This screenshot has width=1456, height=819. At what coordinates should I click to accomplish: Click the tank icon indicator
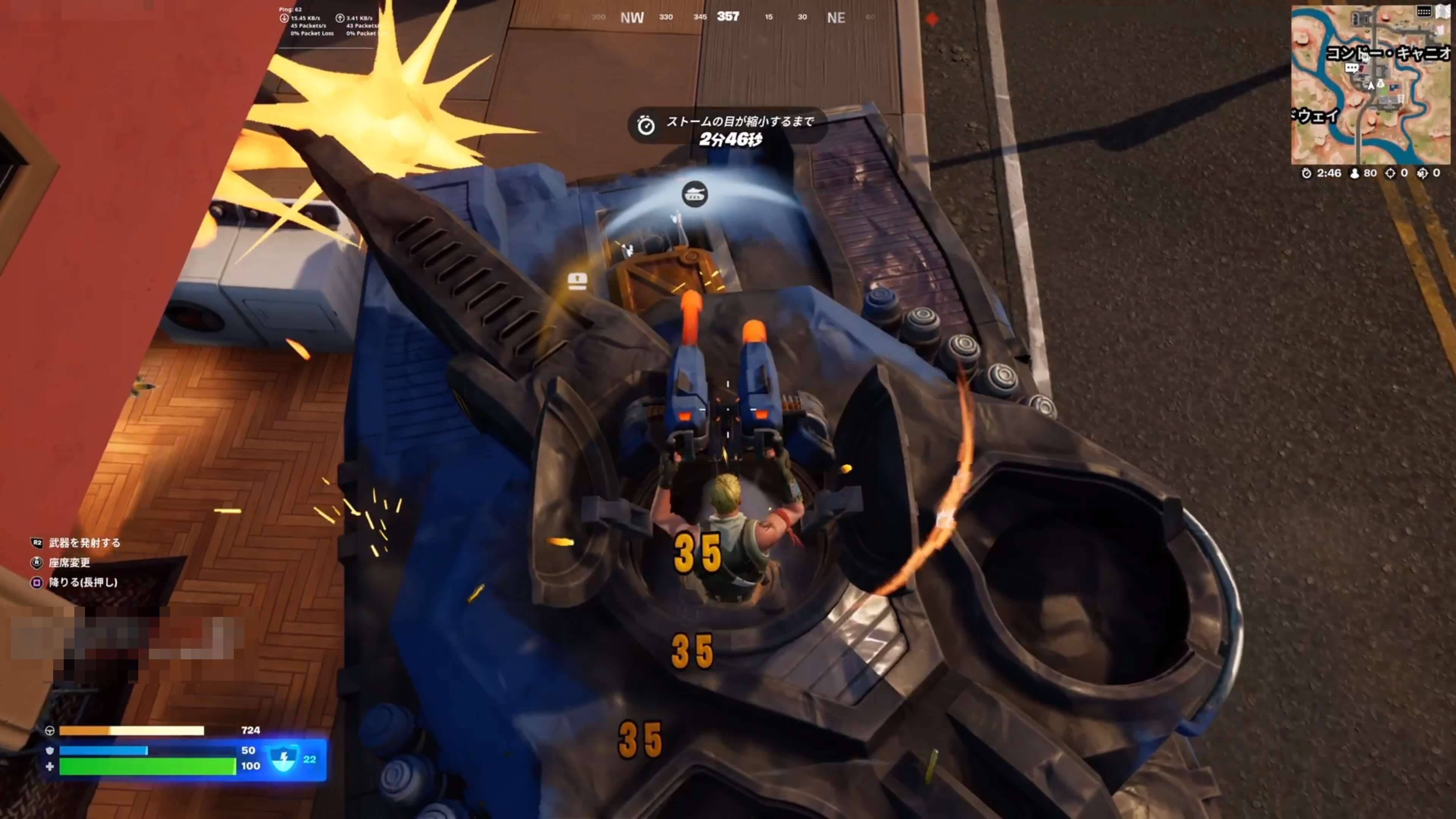pyautogui.click(x=695, y=195)
